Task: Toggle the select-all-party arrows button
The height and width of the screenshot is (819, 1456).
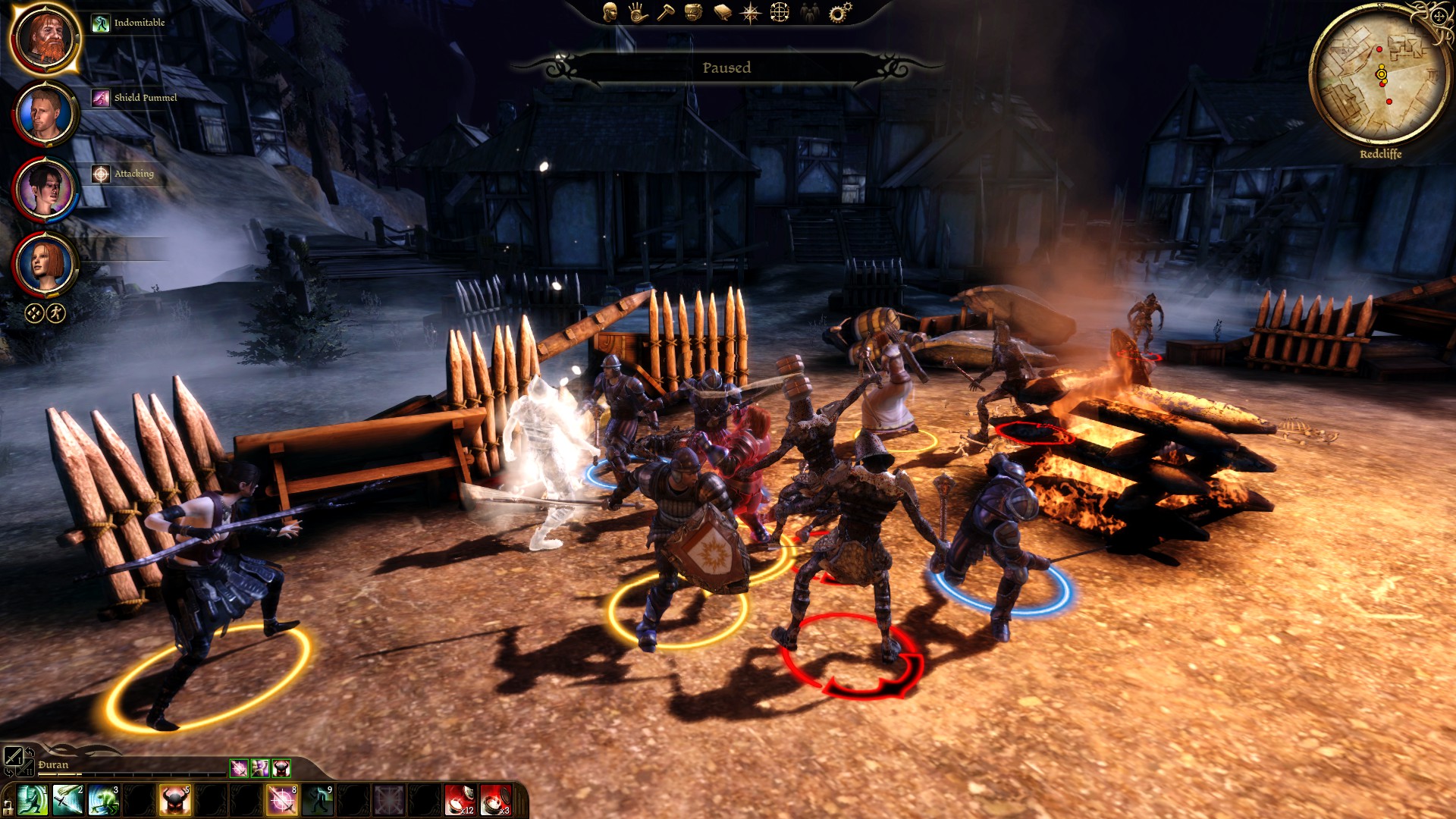Action: 34,312
